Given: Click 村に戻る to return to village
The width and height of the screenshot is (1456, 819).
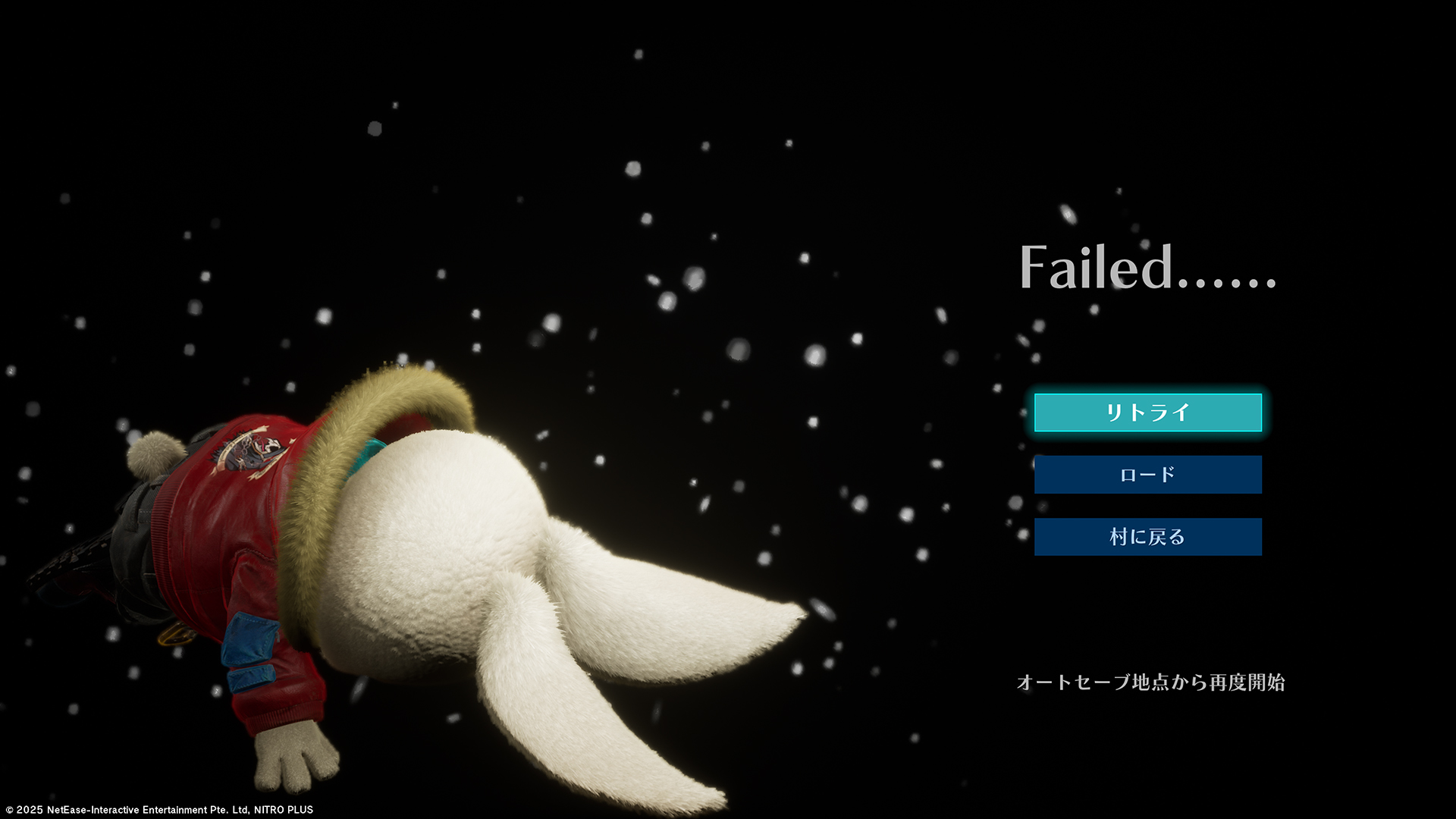Looking at the screenshot, I should click(1147, 537).
